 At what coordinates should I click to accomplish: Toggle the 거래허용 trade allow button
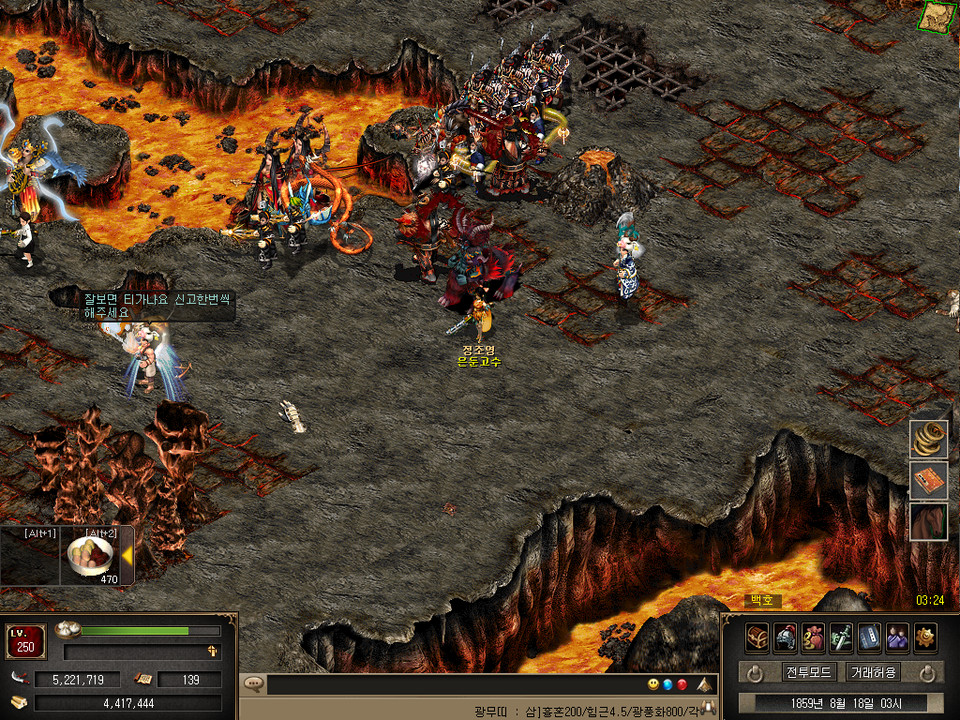point(873,673)
